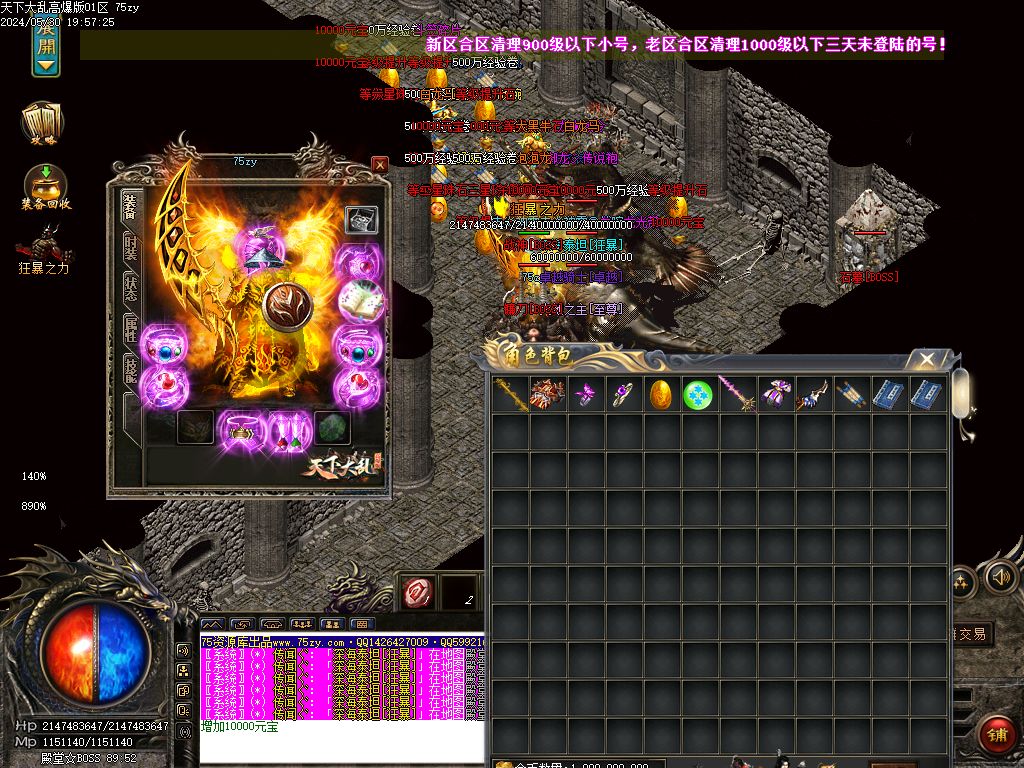Activate the 狂暴之力 berserk power icon
The height and width of the screenshot is (768, 1024).
pos(45,248)
